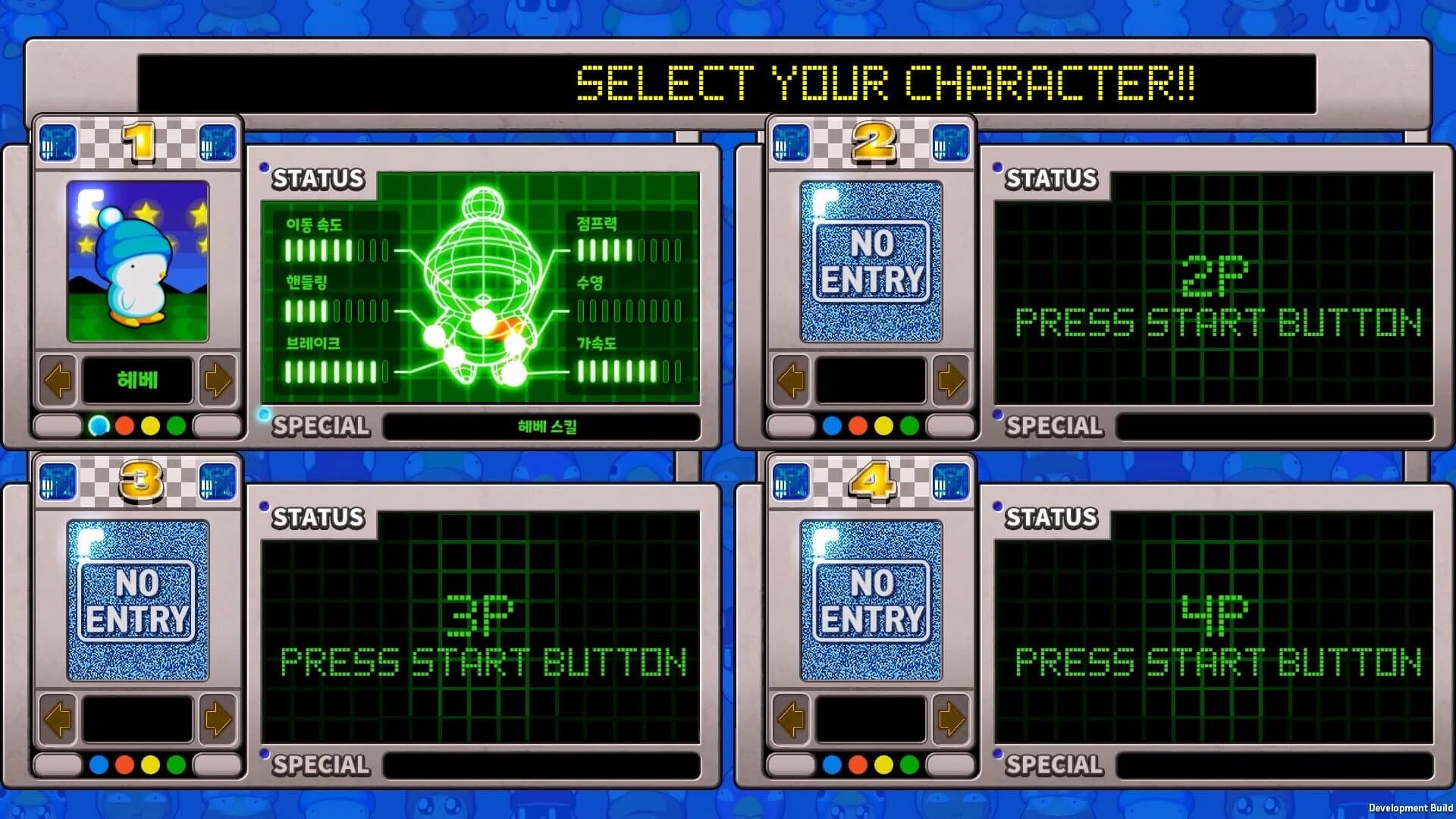Image resolution: width=1456 pixels, height=819 pixels.
Task: Click the STATUS indicator dot on player 1's panel
Action: tap(265, 168)
